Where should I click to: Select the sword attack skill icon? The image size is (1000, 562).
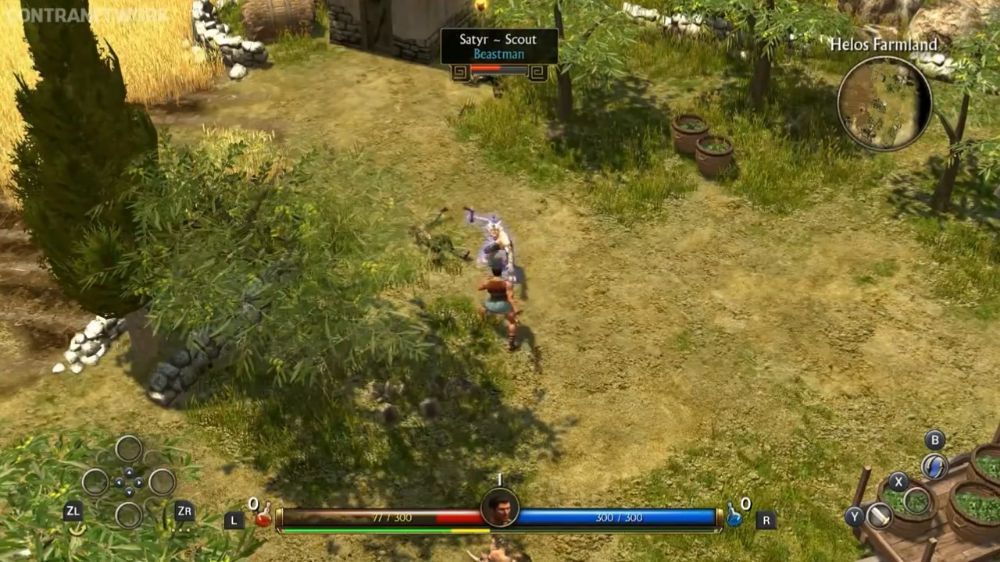[x=879, y=516]
